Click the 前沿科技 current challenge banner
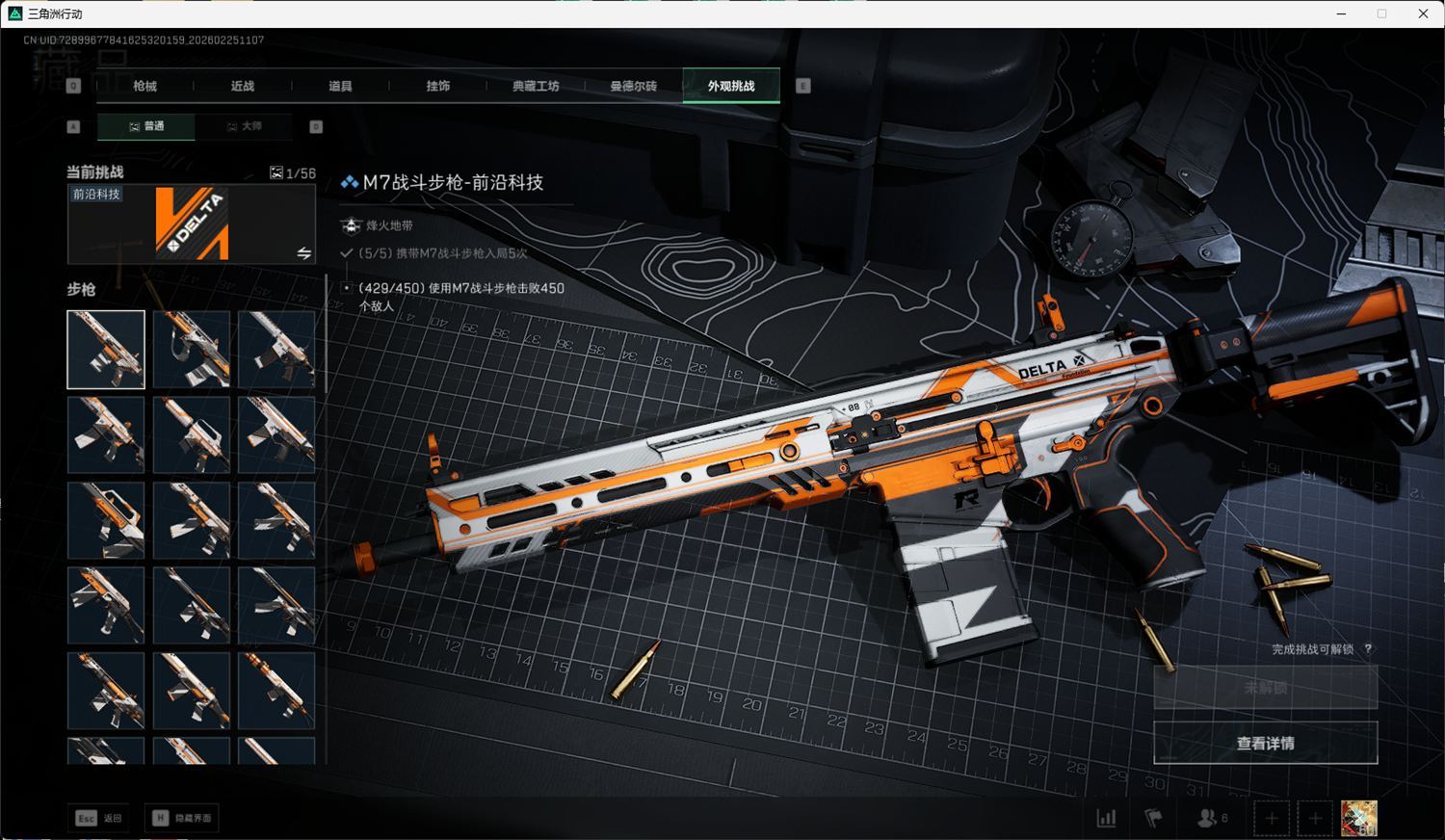The image size is (1445, 840). coord(191,223)
